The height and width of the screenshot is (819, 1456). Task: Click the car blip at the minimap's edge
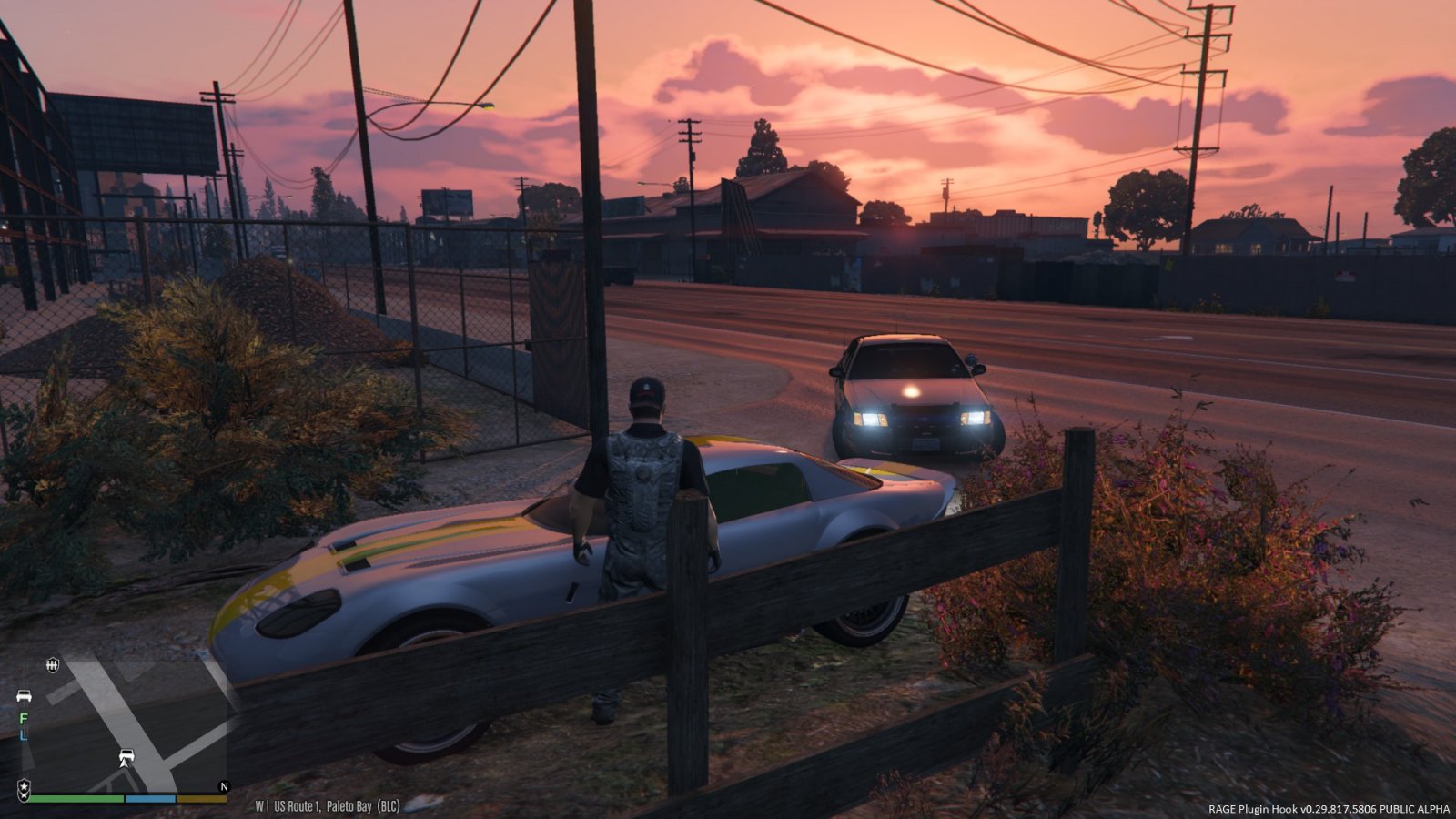pos(24,696)
